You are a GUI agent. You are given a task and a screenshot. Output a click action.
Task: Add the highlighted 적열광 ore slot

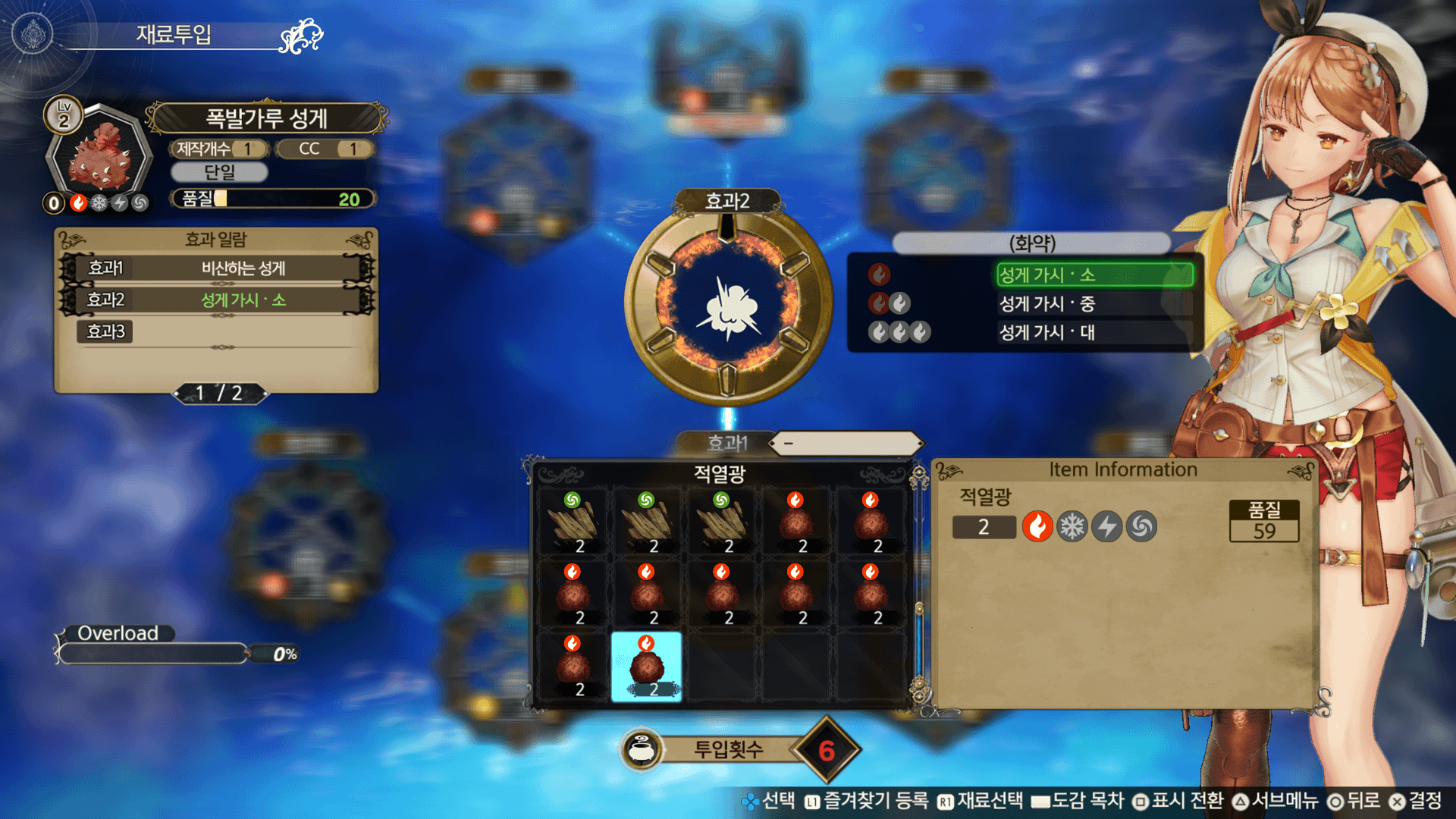pyautogui.click(x=646, y=667)
